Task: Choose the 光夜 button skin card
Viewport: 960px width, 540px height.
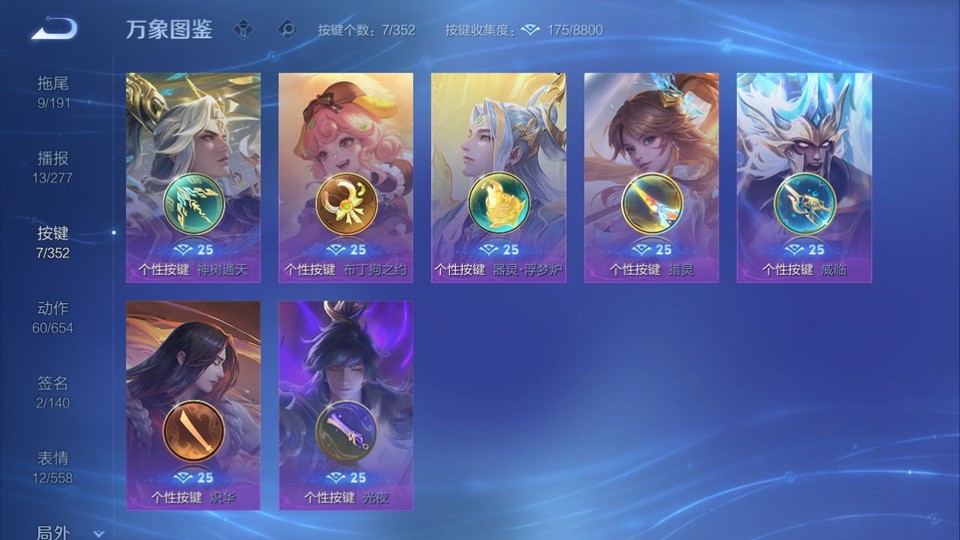Action: (346, 405)
